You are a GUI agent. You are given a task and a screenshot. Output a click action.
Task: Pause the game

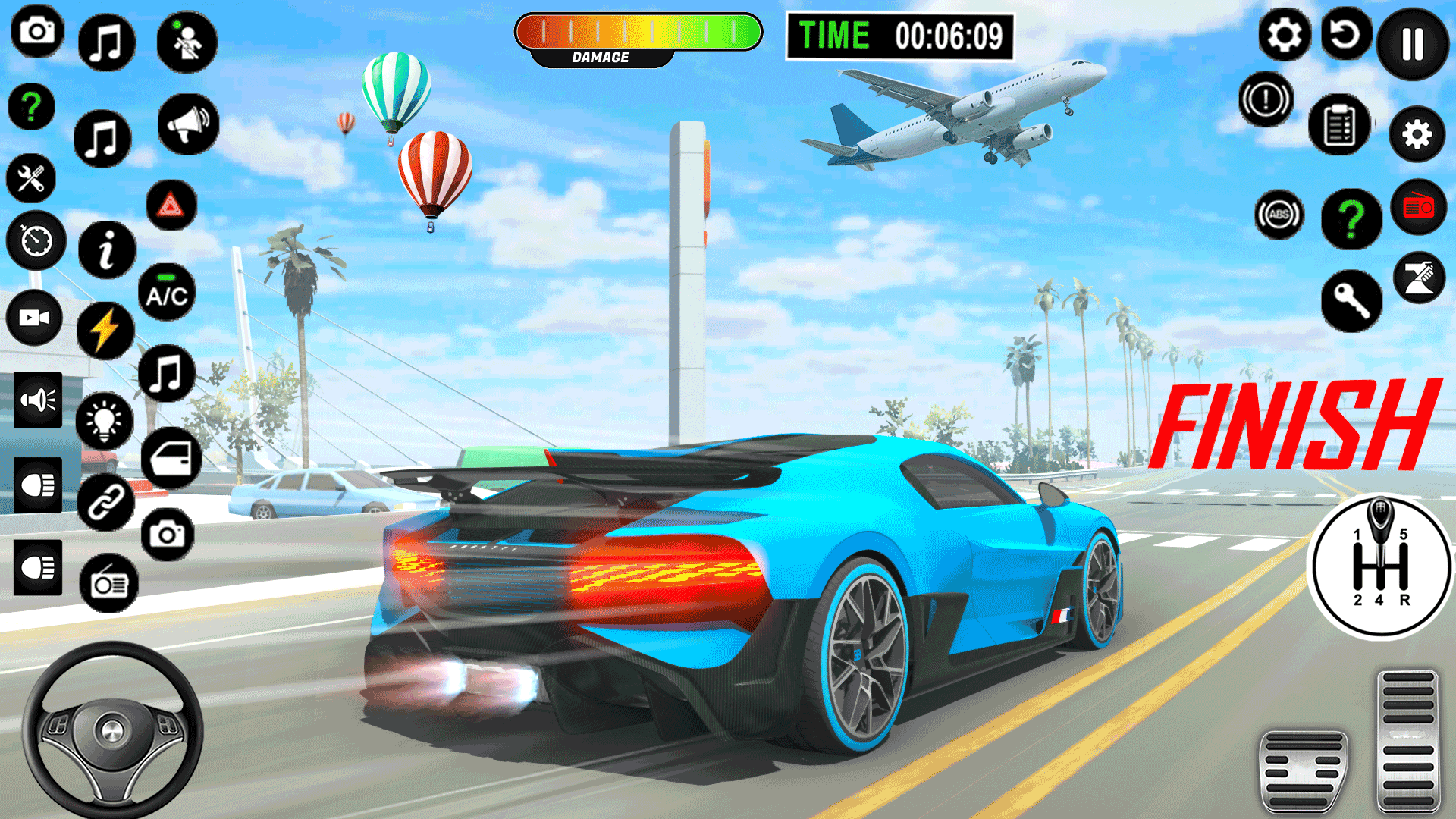click(1412, 43)
